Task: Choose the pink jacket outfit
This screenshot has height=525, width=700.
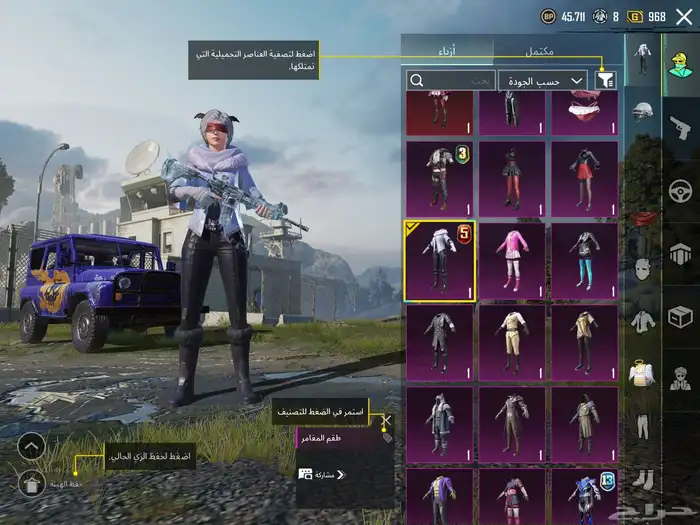Action: 512,261
